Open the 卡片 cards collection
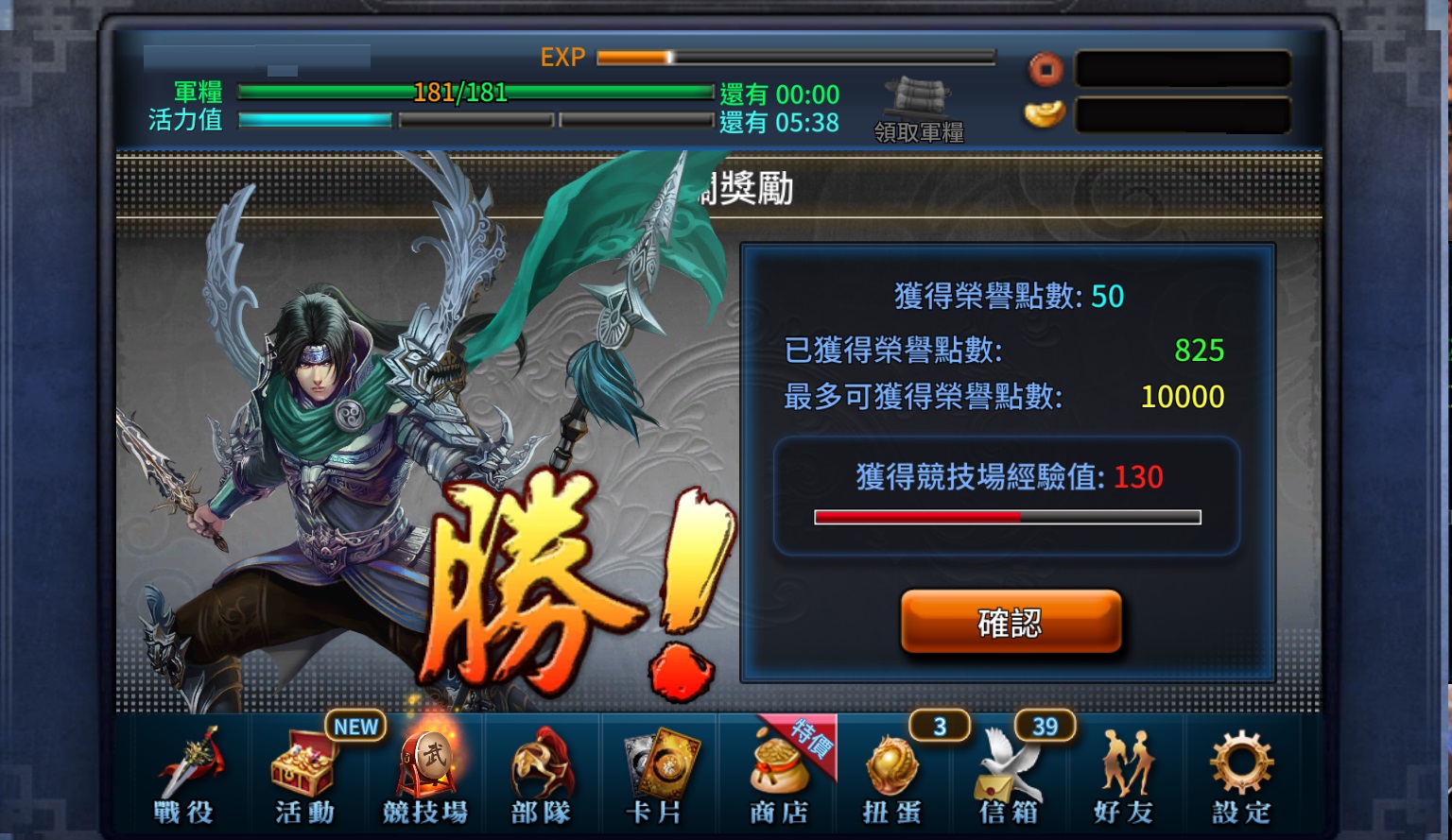This screenshot has width=1452, height=840. 659,775
